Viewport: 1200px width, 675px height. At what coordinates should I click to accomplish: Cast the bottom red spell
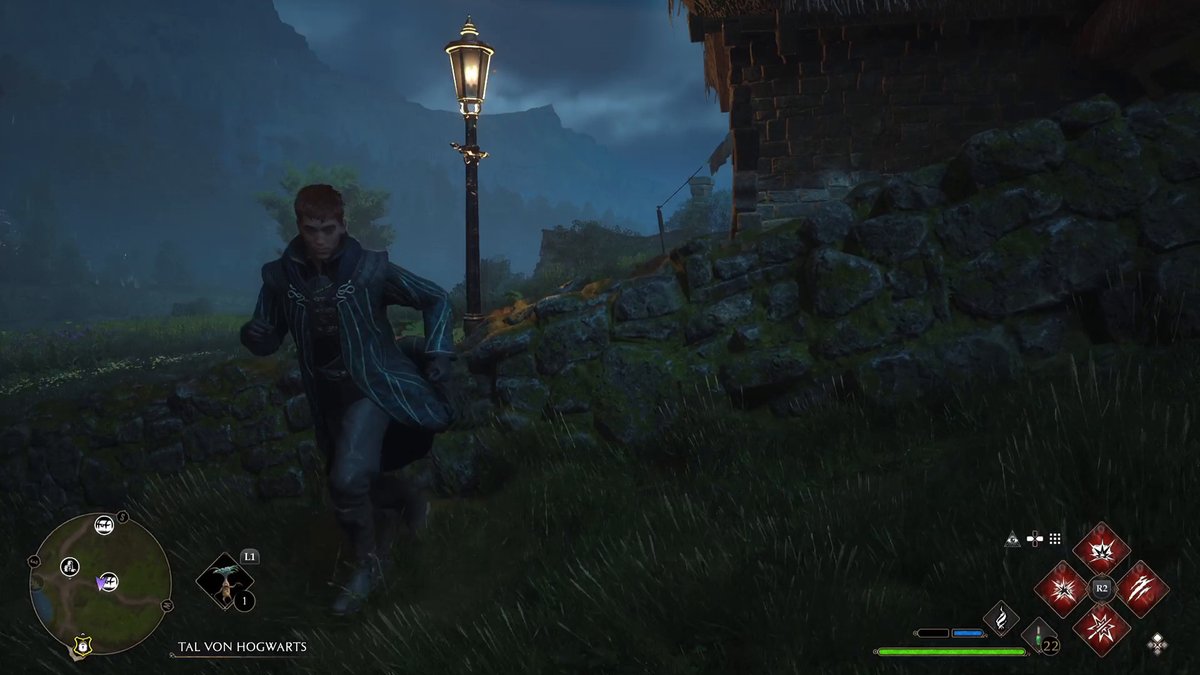tap(1101, 629)
